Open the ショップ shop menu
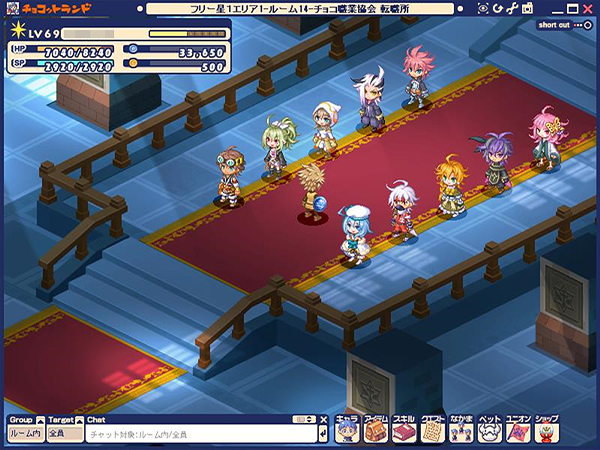The image size is (600, 450). point(548,429)
